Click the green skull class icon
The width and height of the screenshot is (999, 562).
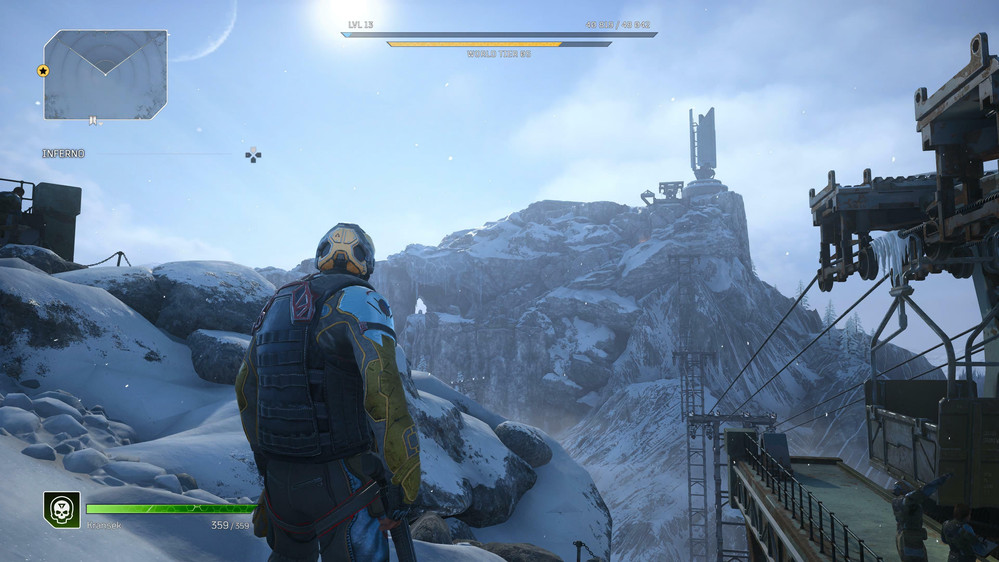(61, 509)
